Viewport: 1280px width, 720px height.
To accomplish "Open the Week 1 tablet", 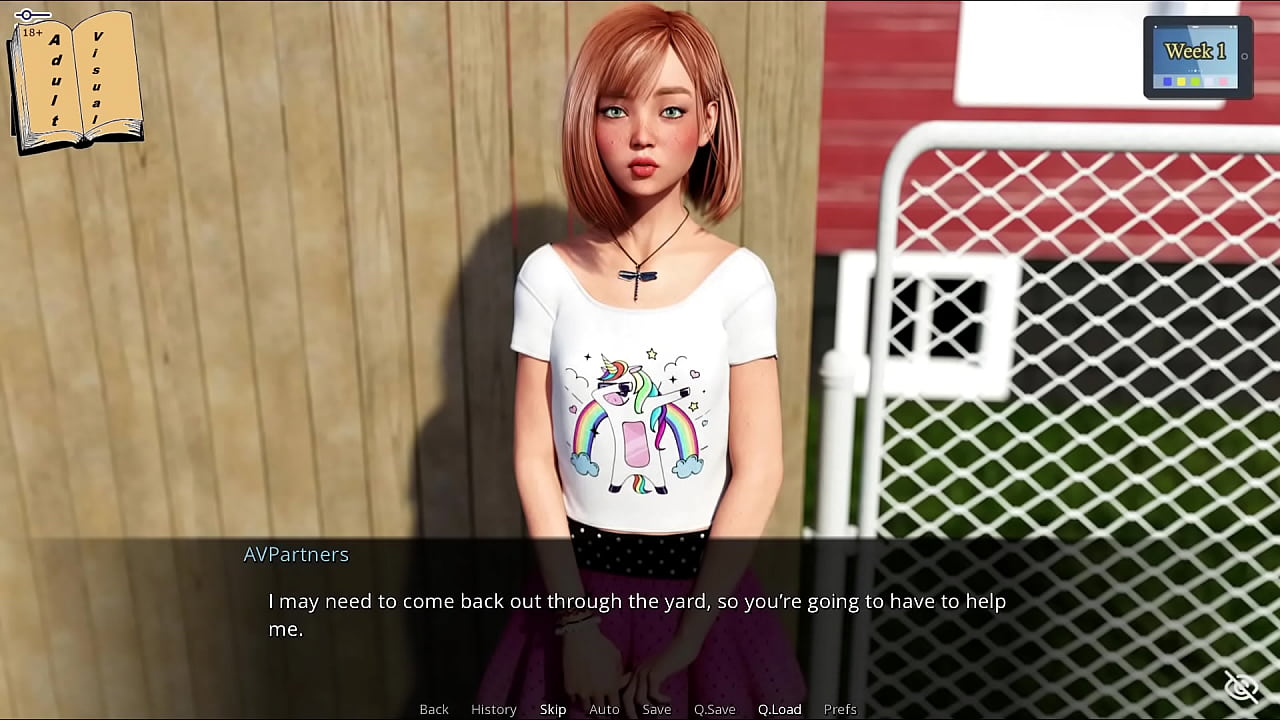I will (1197, 57).
